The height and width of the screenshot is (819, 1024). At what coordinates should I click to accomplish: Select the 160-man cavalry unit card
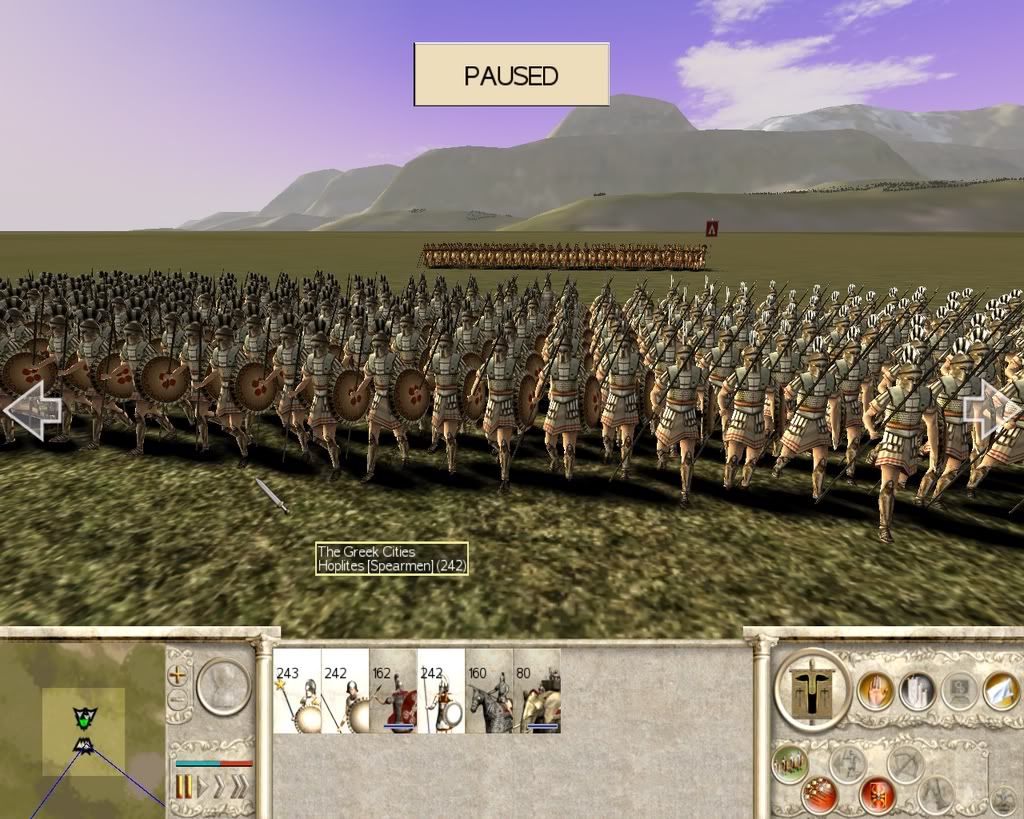tap(489, 691)
